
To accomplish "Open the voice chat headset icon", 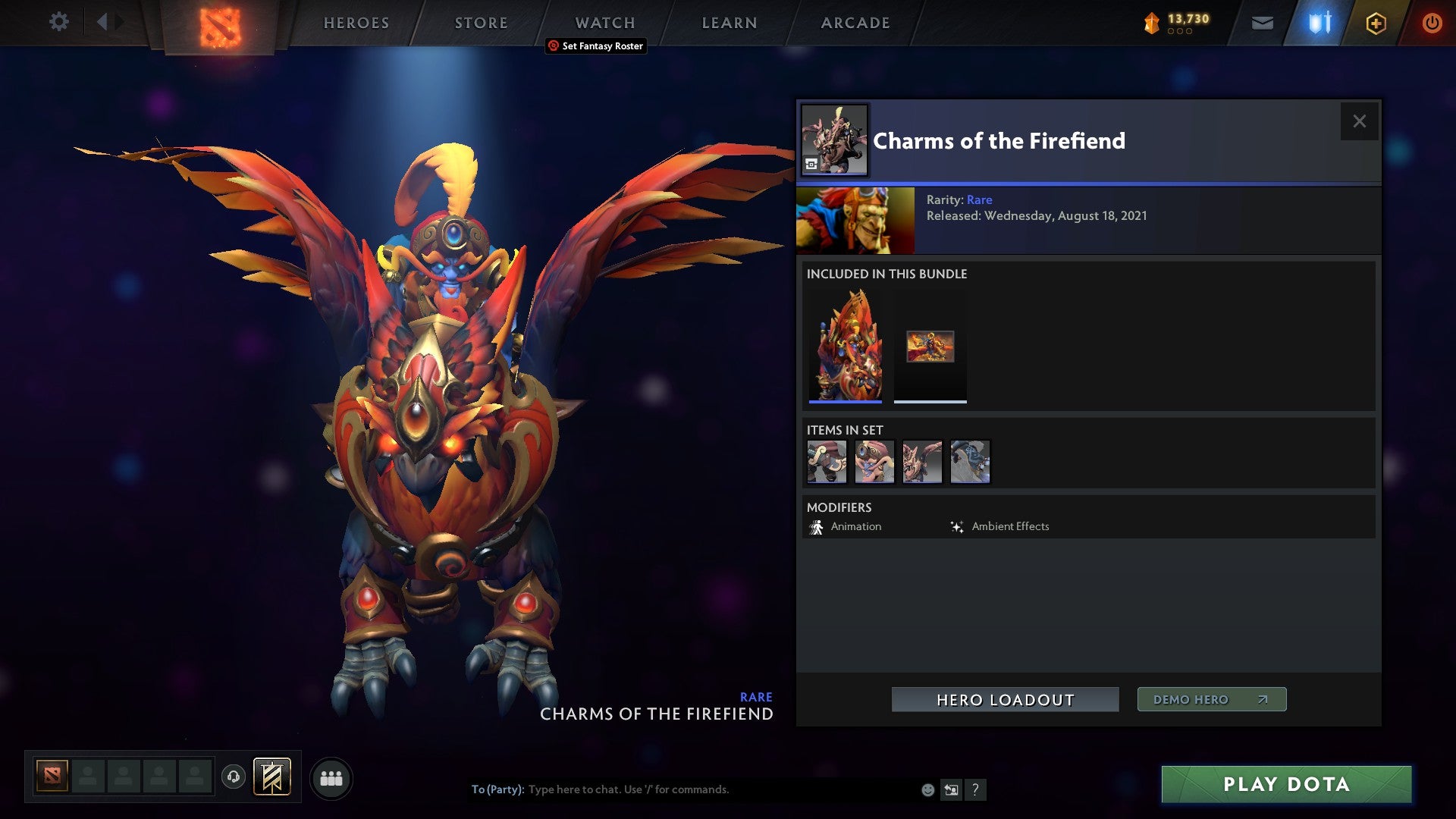I will 235,777.
